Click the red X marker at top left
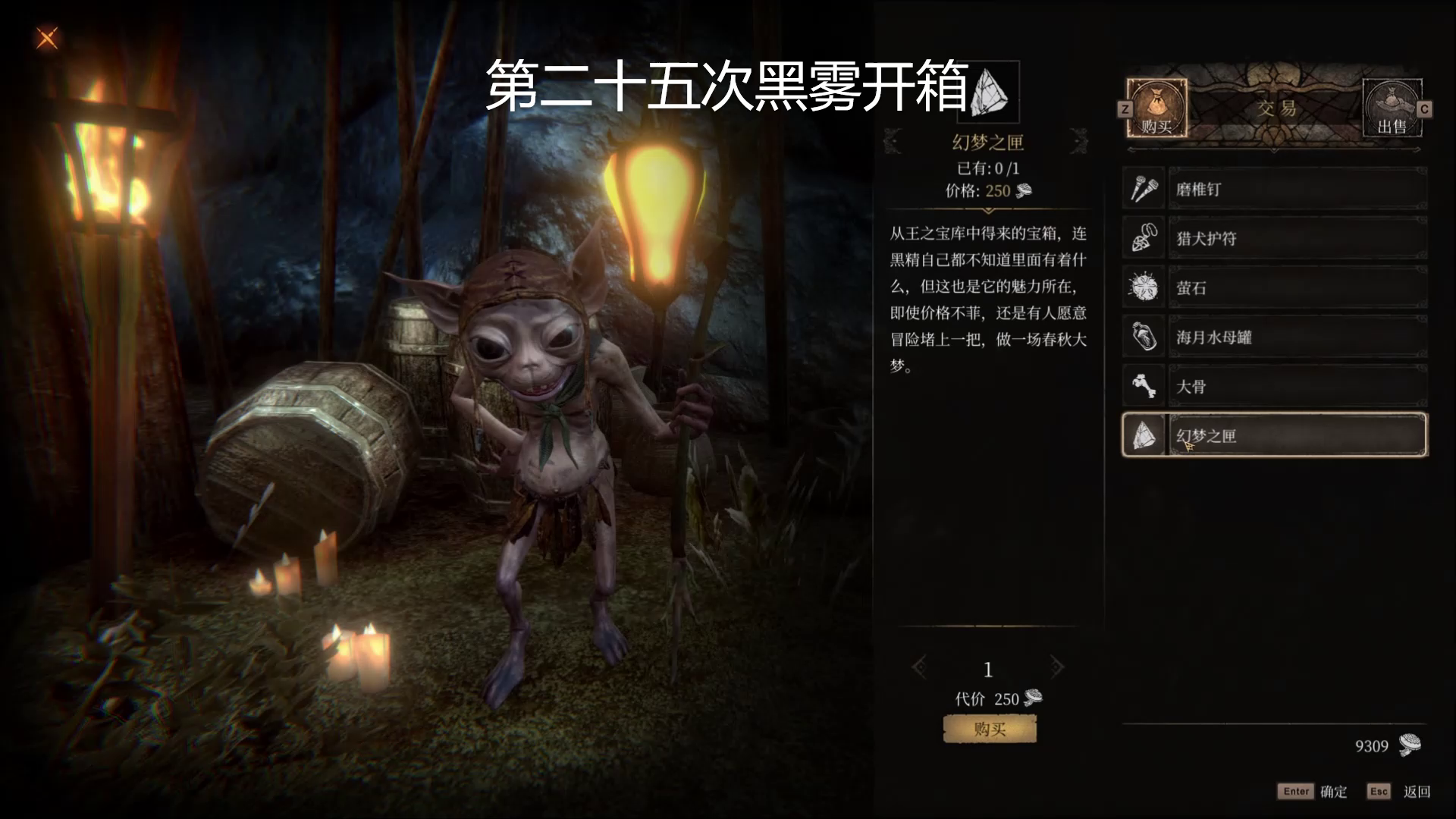Viewport: 1456px width, 819px height. click(47, 39)
